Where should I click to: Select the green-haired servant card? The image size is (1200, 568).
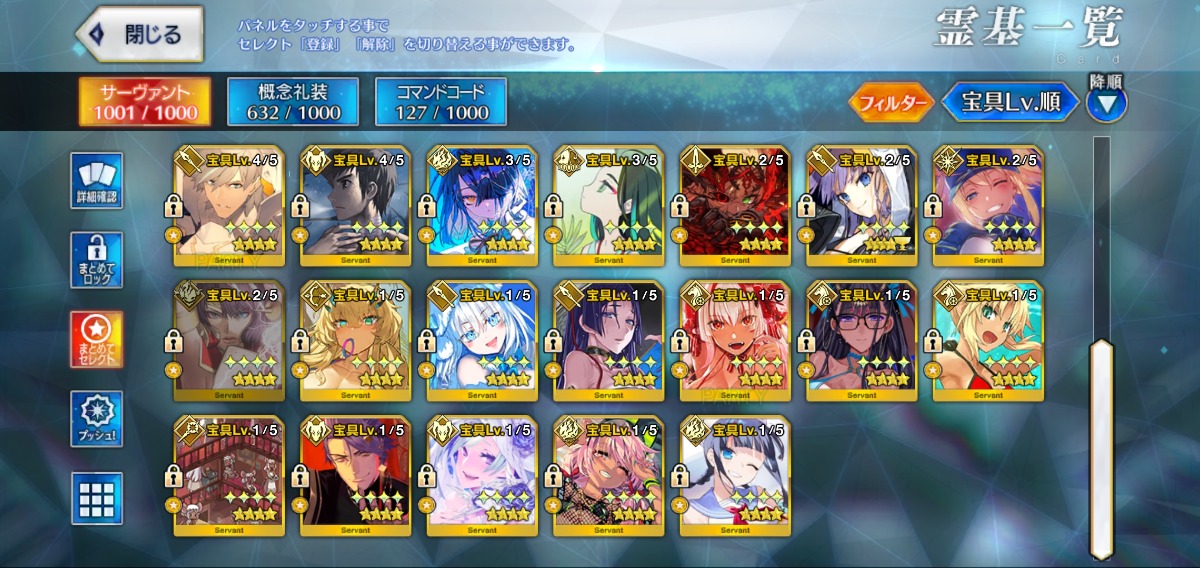pos(608,205)
